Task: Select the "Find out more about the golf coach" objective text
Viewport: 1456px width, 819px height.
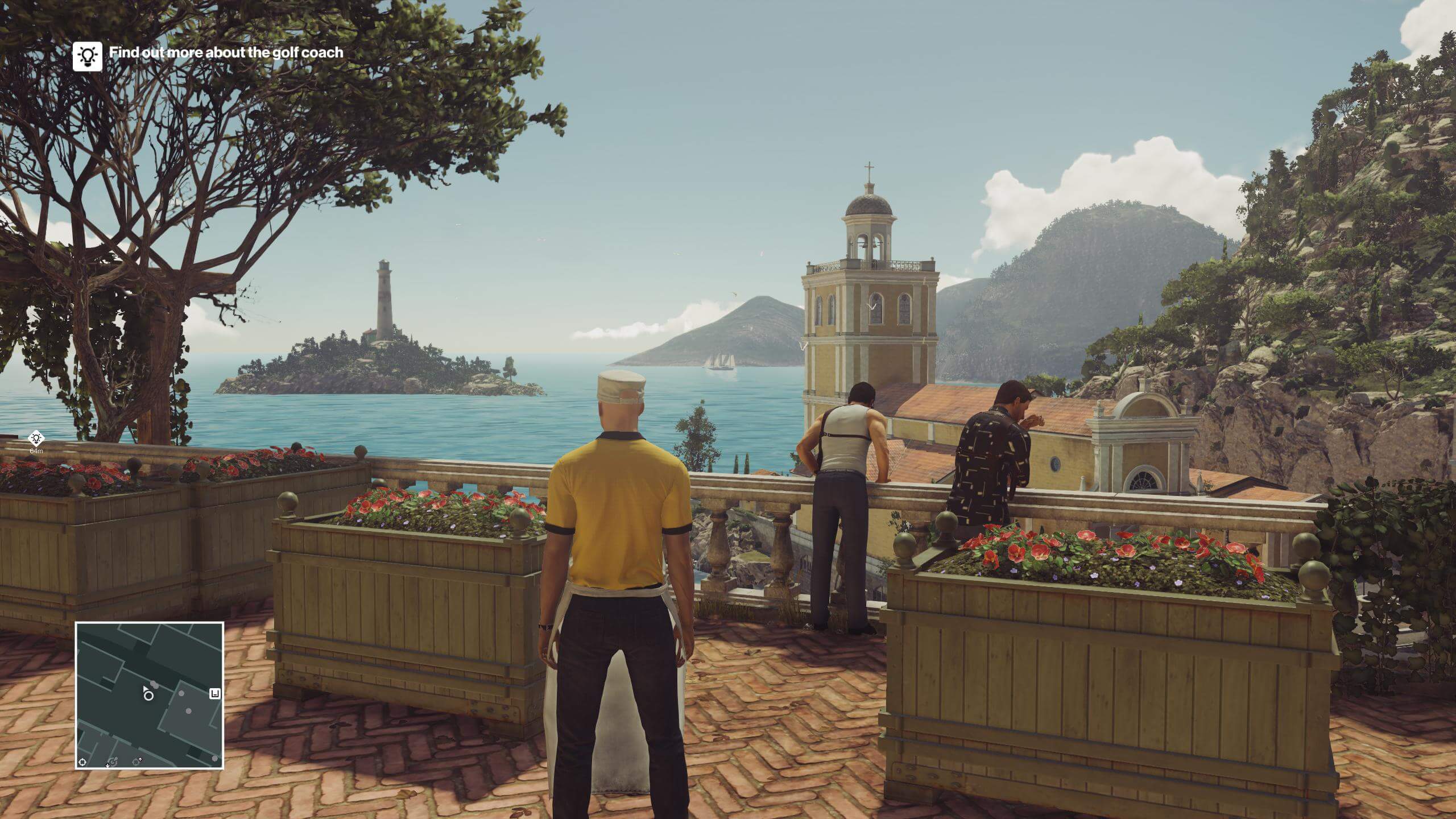Action: (x=226, y=52)
